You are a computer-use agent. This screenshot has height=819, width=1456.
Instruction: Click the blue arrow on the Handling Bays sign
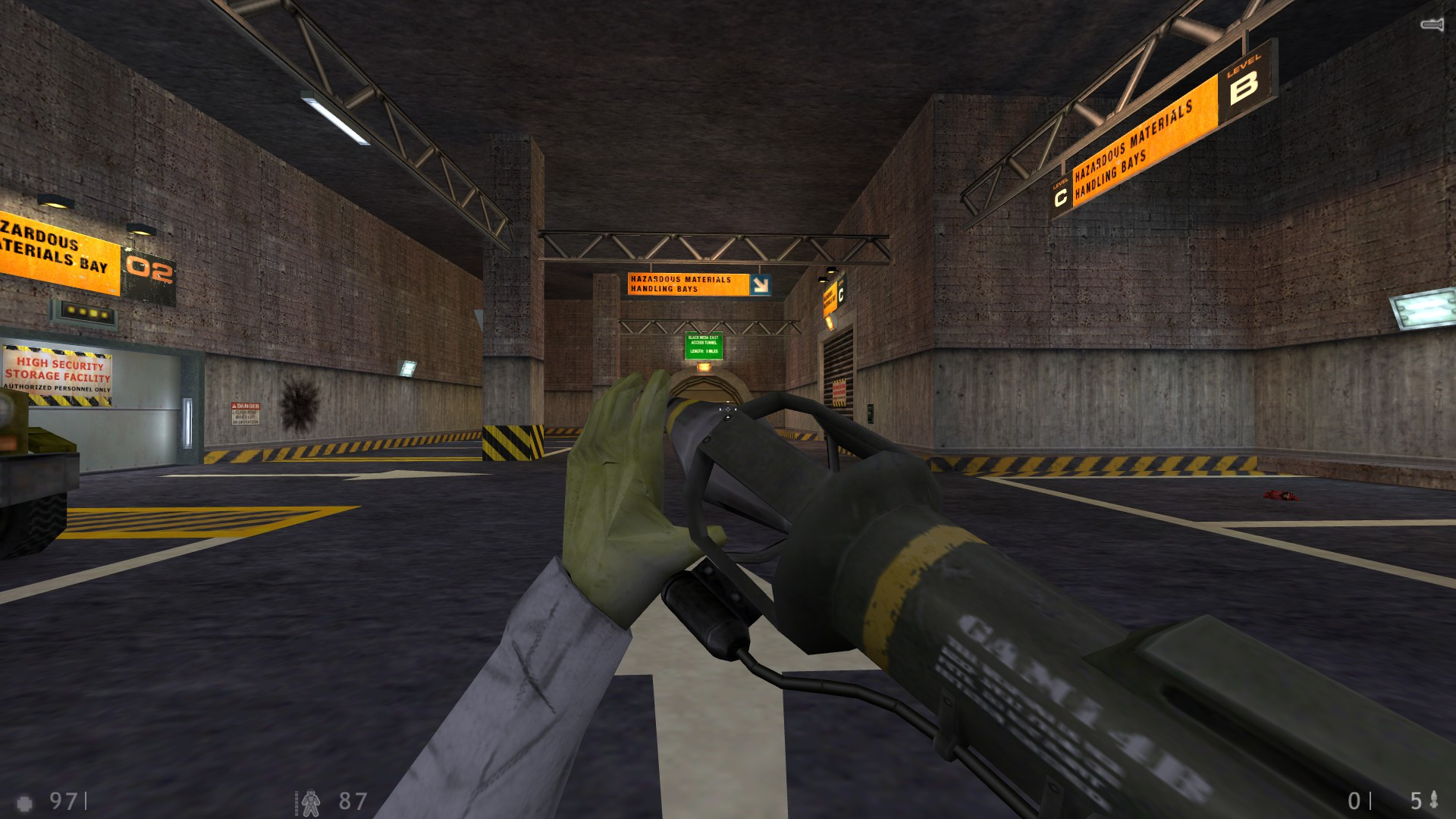760,285
